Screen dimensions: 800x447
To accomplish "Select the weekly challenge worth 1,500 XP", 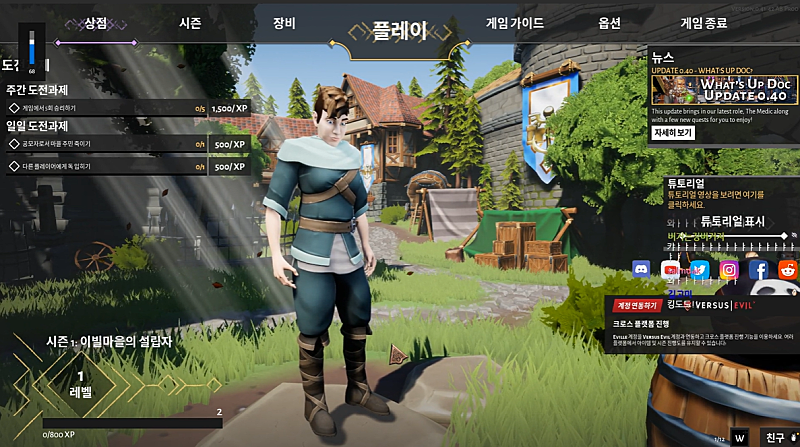I will pos(125,107).
